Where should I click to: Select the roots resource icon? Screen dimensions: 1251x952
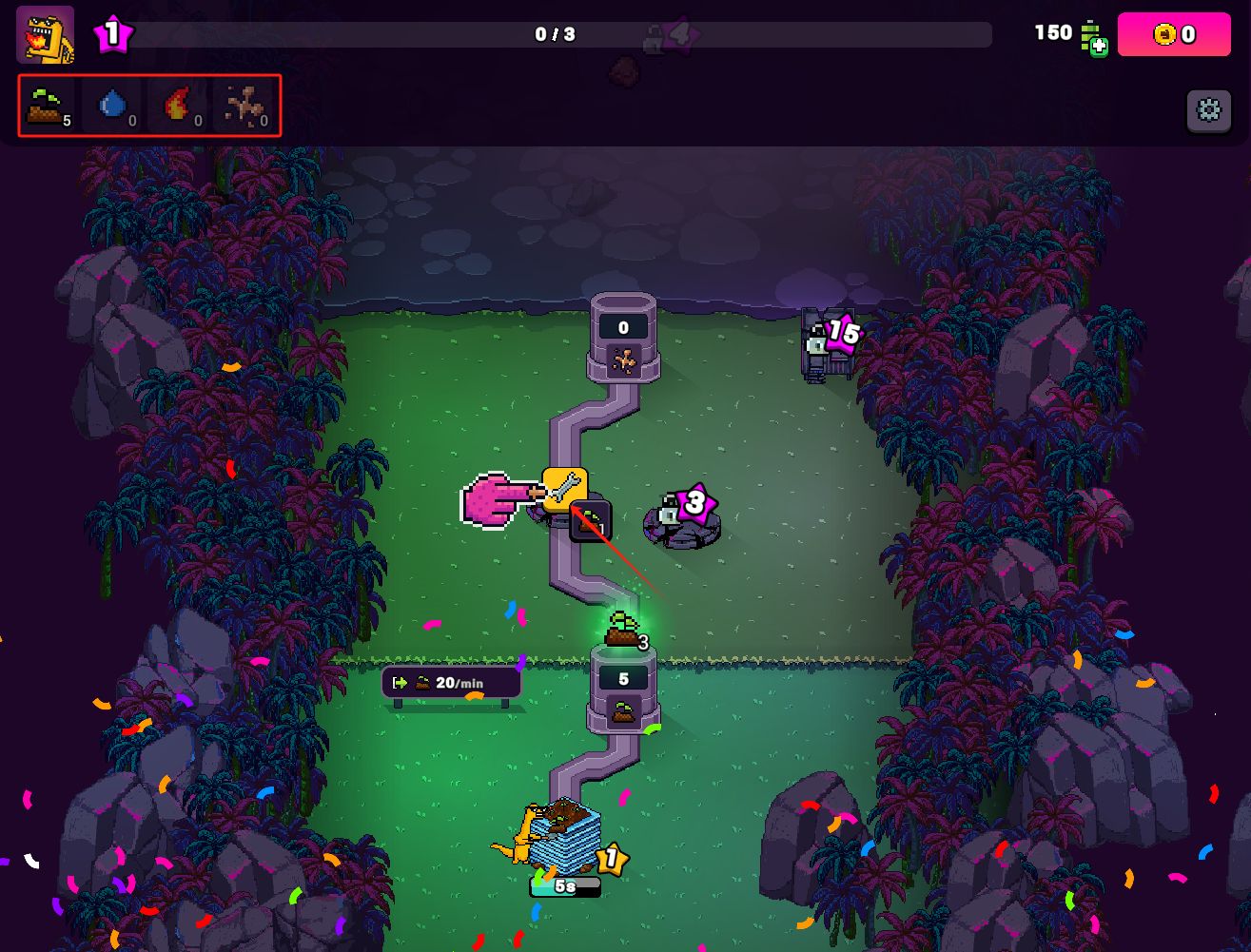click(x=244, y=106)
